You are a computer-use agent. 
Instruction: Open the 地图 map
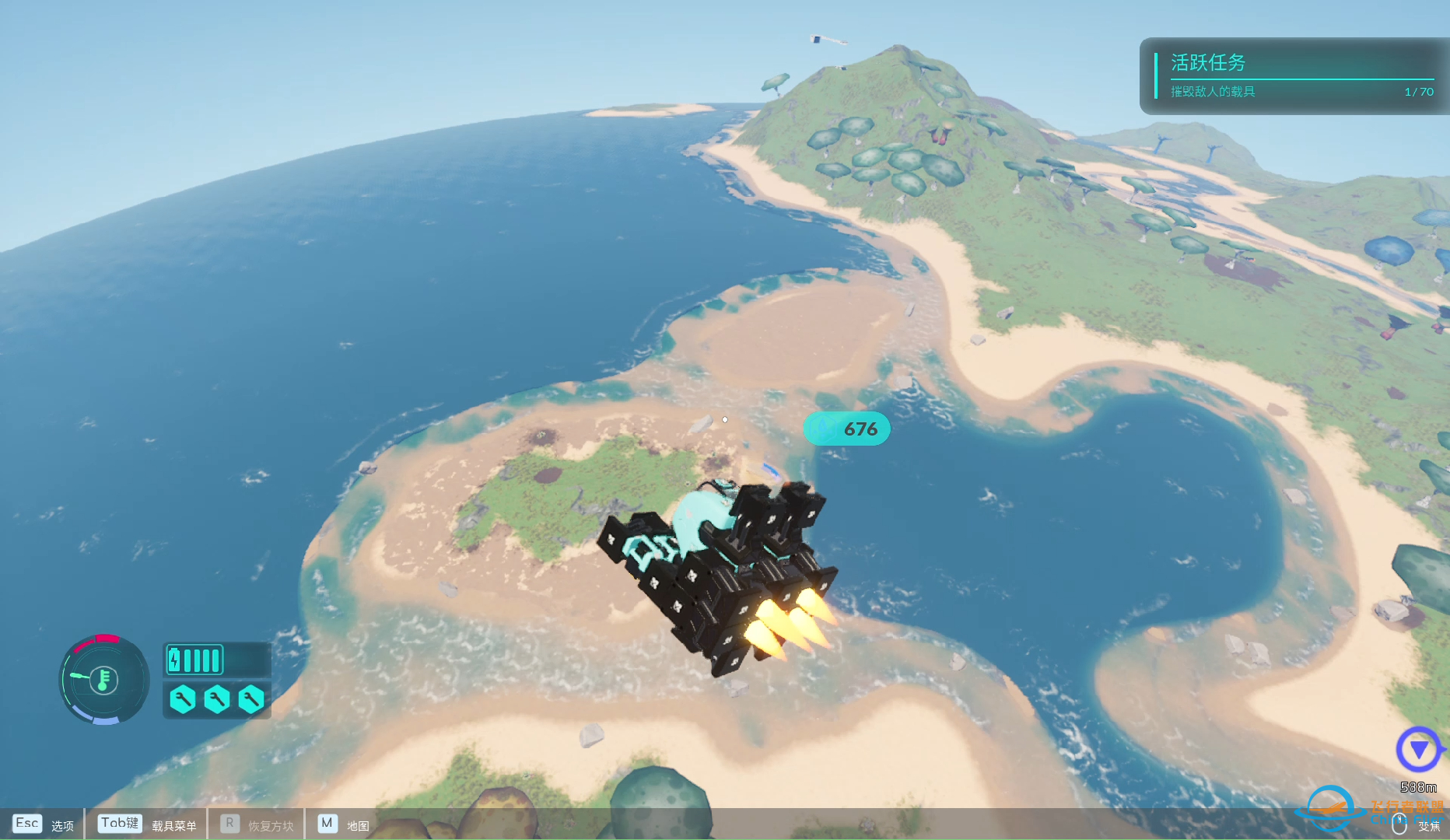[x=358, y=826]
